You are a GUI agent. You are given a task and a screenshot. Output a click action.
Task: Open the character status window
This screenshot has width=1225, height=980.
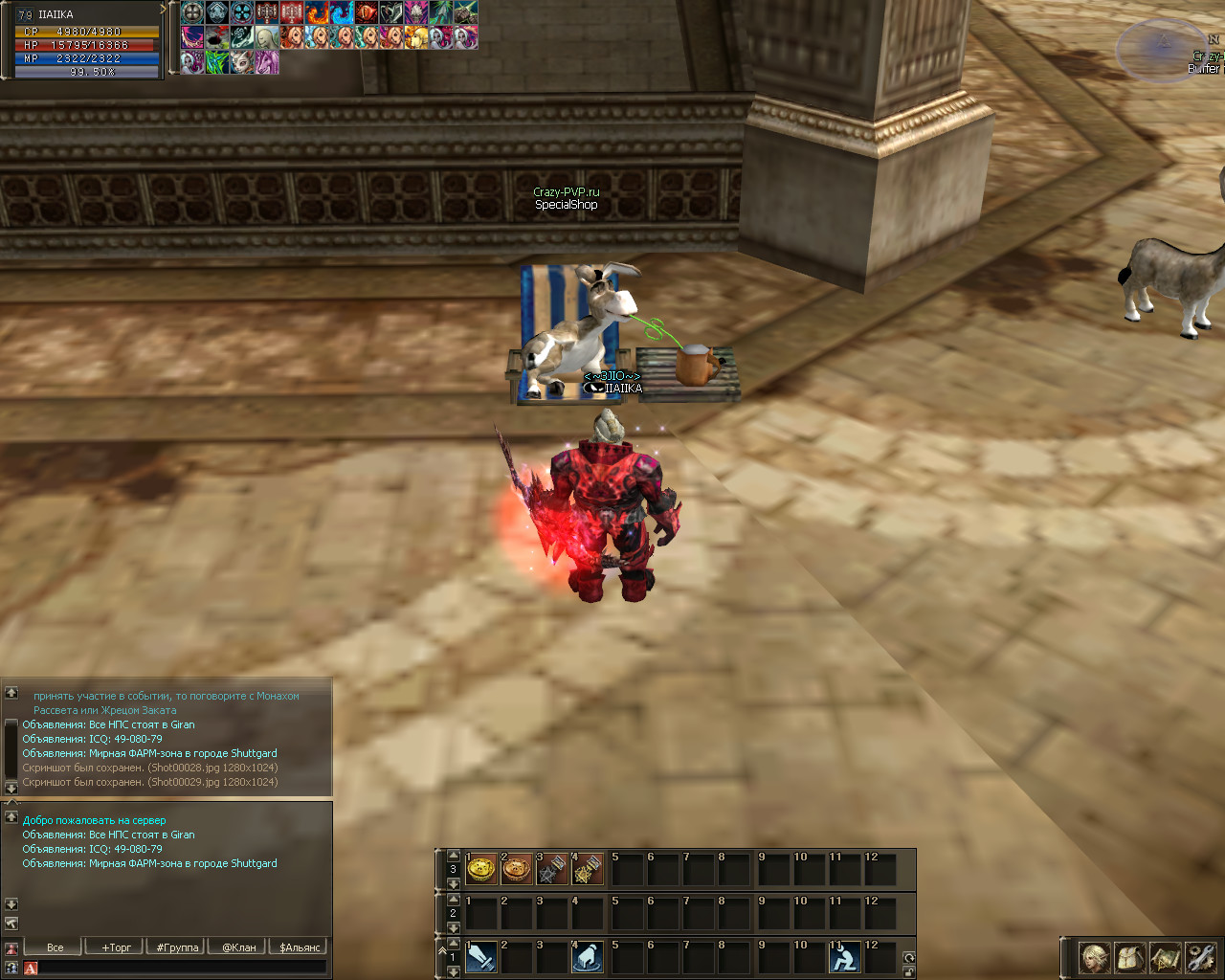[x=1095, y=957]
